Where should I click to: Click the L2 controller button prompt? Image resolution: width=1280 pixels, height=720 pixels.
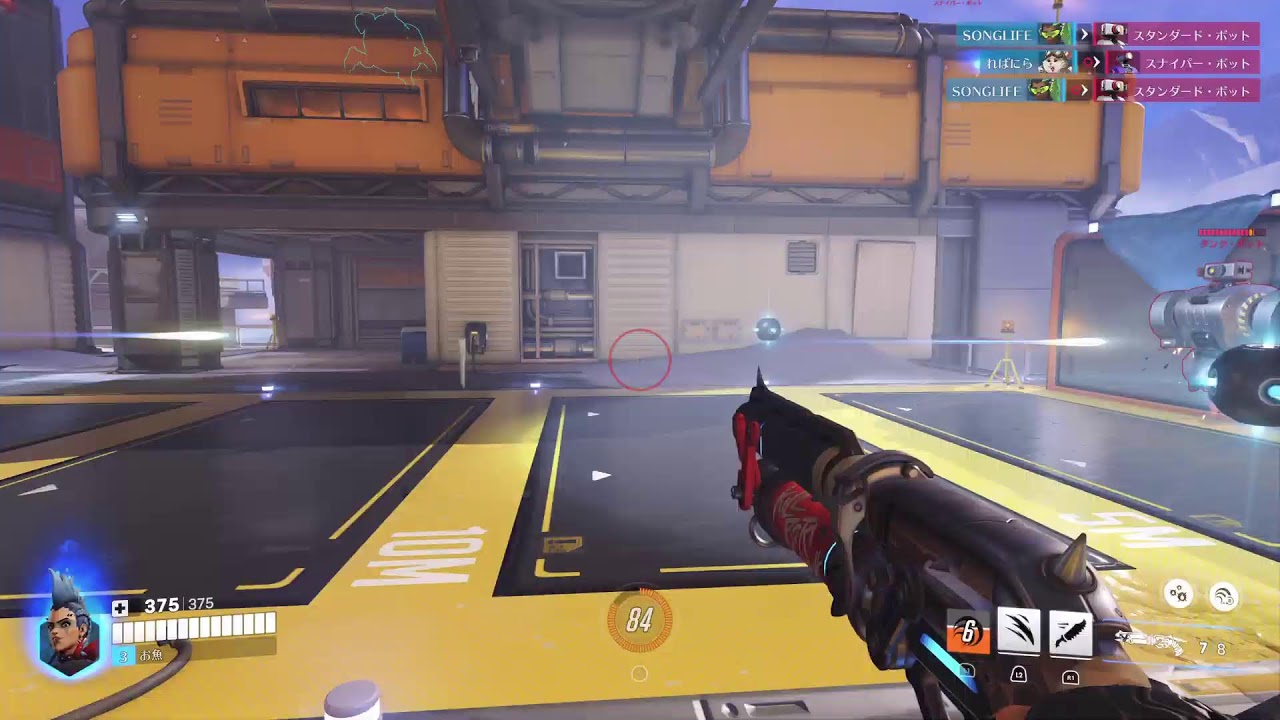tap(1018, 675)
